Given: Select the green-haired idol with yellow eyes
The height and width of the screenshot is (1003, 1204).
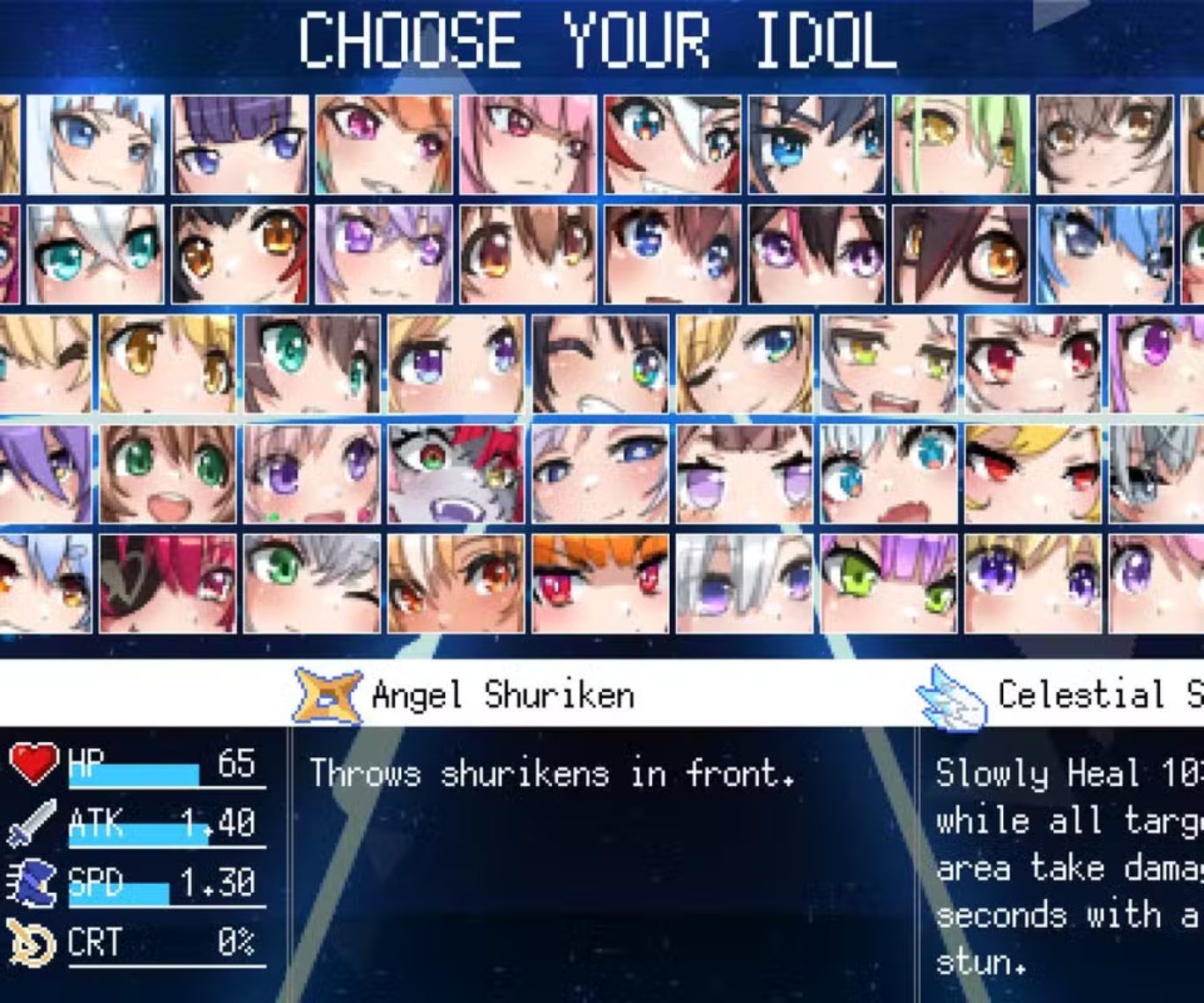Looking at the screenshot, I should click(961, 145).
